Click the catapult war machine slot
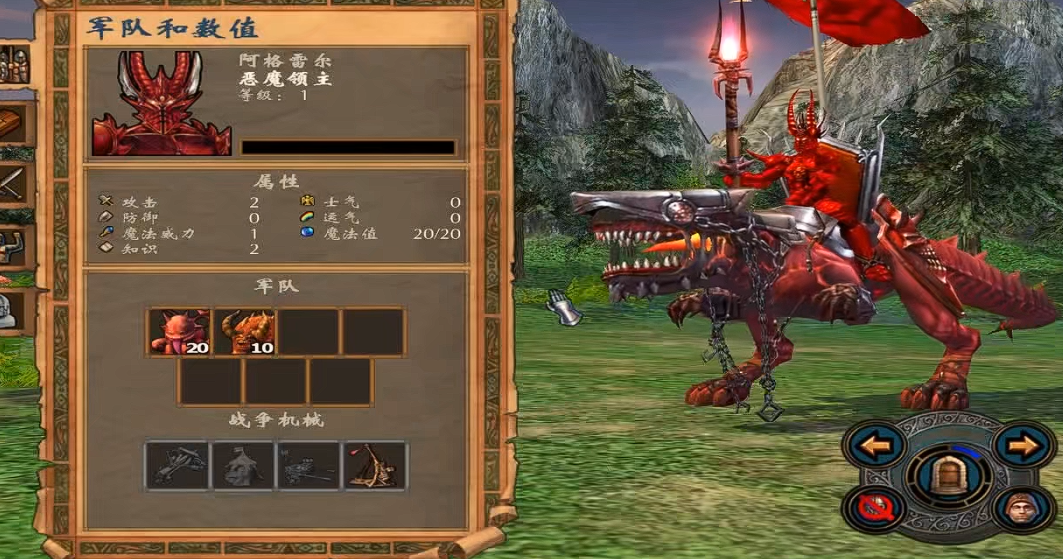Screen dimensions: 1063x559 pos(375,466)
